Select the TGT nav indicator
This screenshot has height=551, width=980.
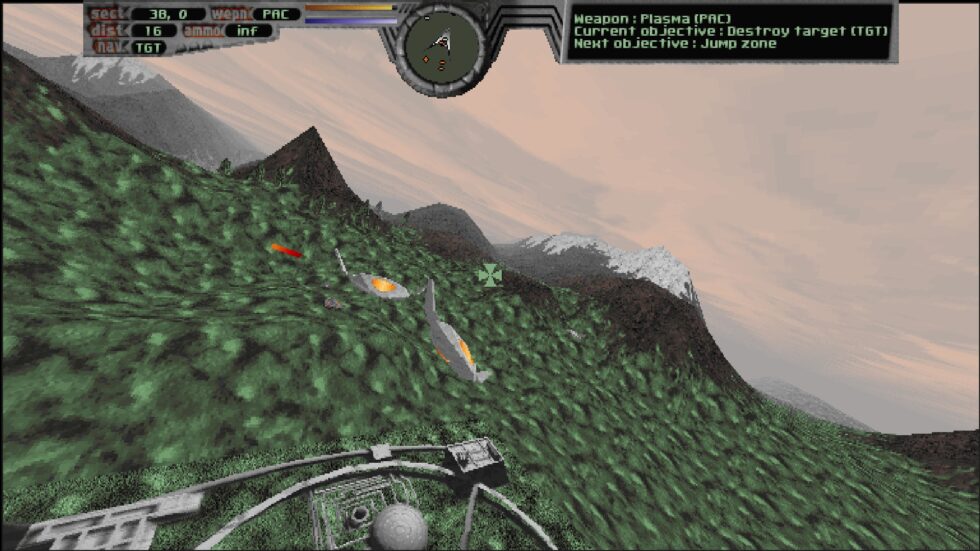150,46
